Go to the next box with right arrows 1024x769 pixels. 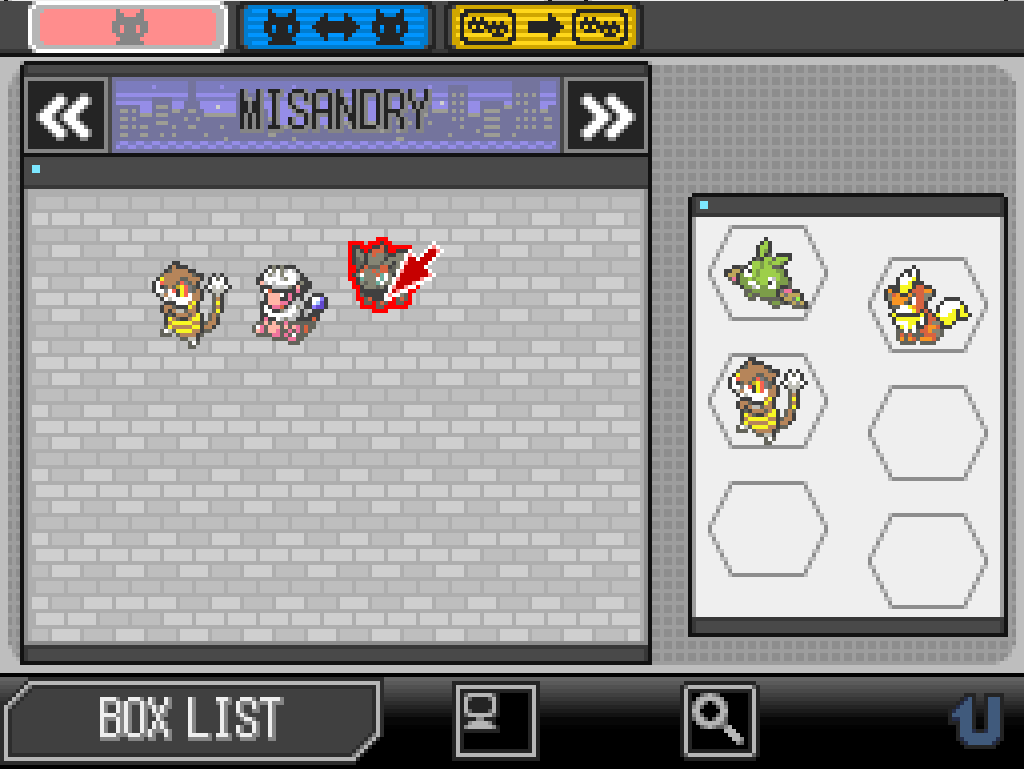click(606, 116)
